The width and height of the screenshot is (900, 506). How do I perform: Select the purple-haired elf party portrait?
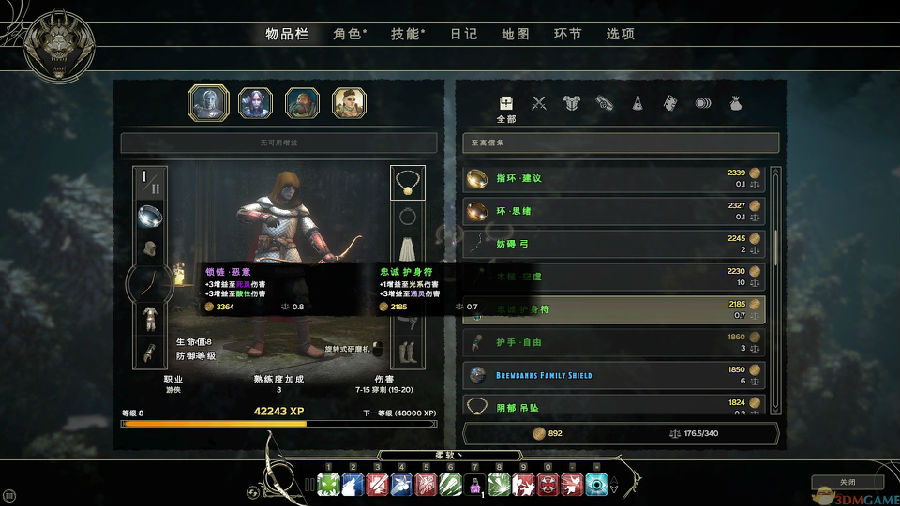255,102
